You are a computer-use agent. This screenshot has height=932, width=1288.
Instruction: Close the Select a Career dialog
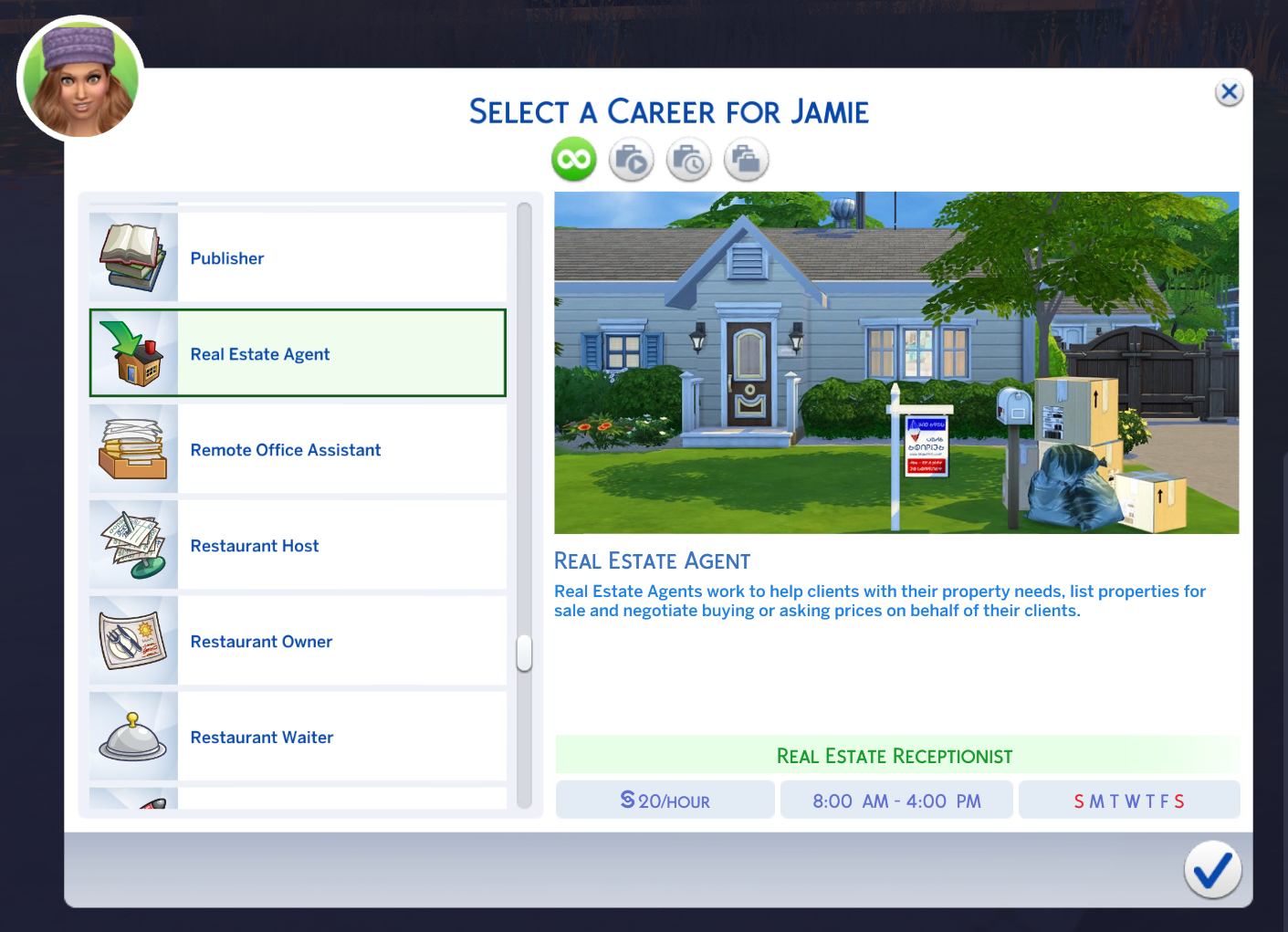(1229, 91)
